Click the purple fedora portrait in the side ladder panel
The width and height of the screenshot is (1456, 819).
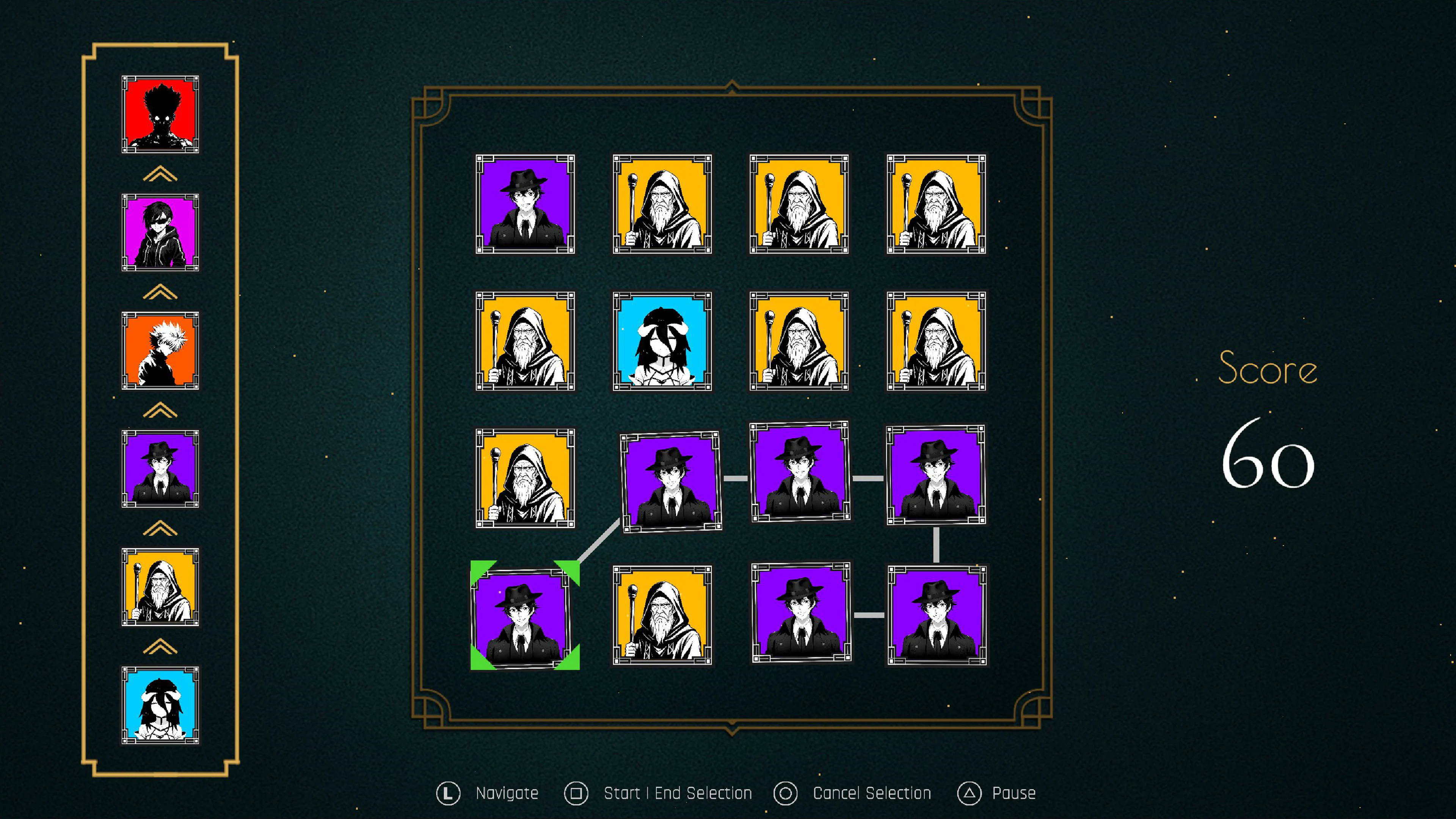(160, 469)
